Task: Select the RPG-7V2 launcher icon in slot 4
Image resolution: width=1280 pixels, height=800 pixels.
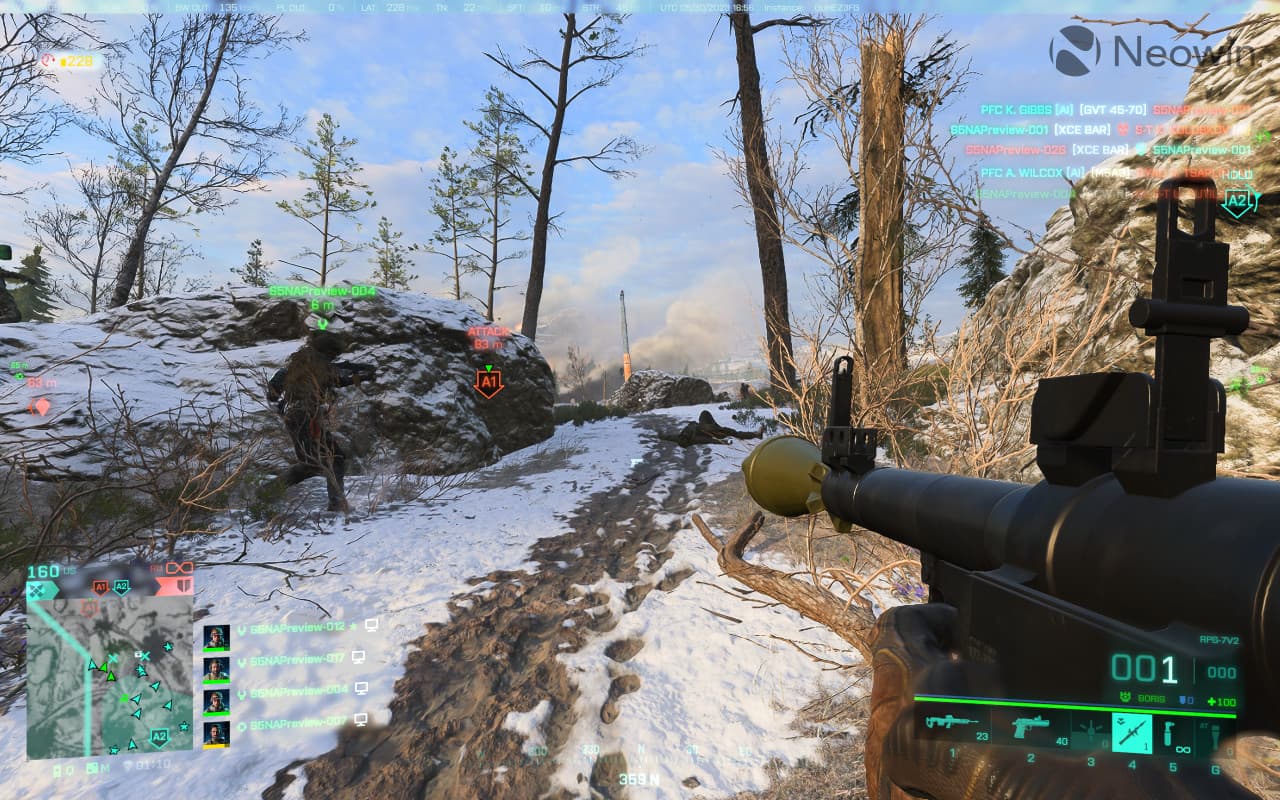Action: tap(1131, 733)
